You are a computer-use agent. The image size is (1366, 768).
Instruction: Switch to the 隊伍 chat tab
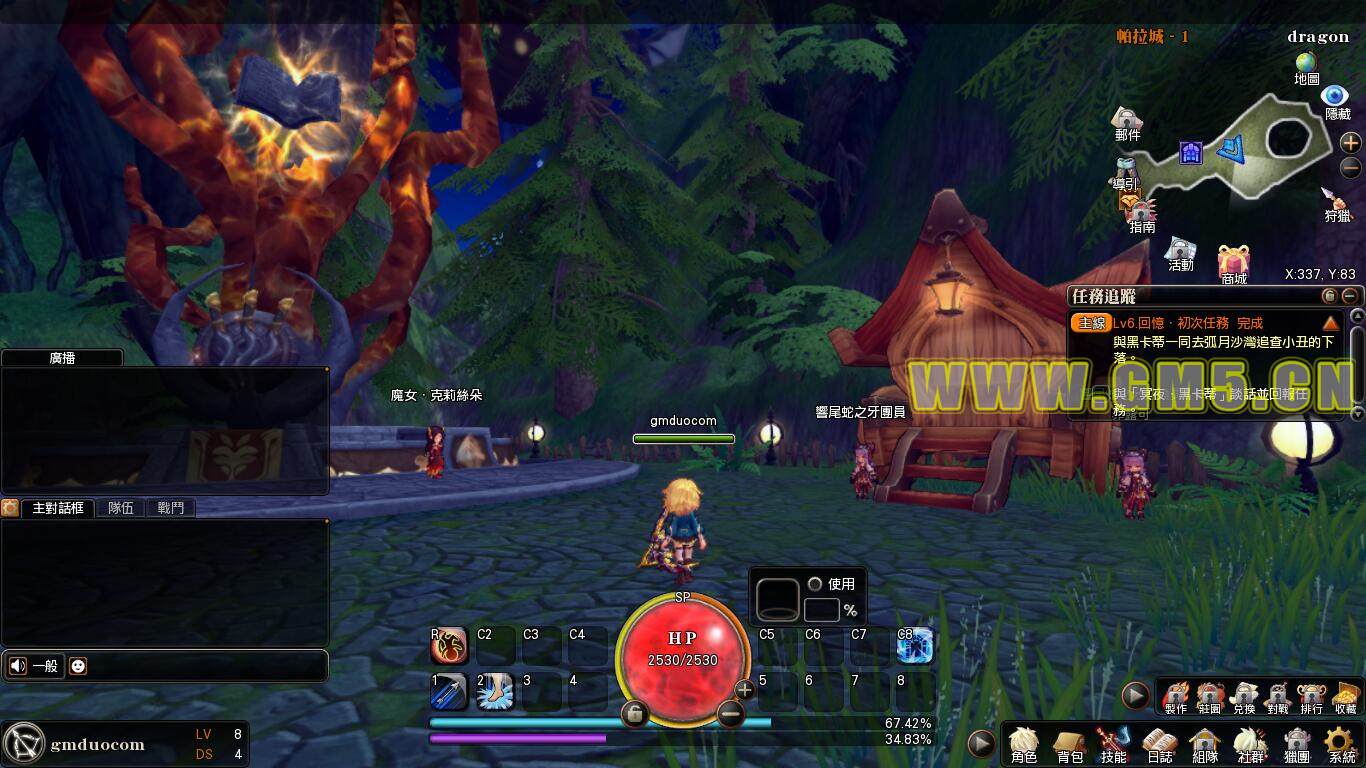(x=121, y=508)
